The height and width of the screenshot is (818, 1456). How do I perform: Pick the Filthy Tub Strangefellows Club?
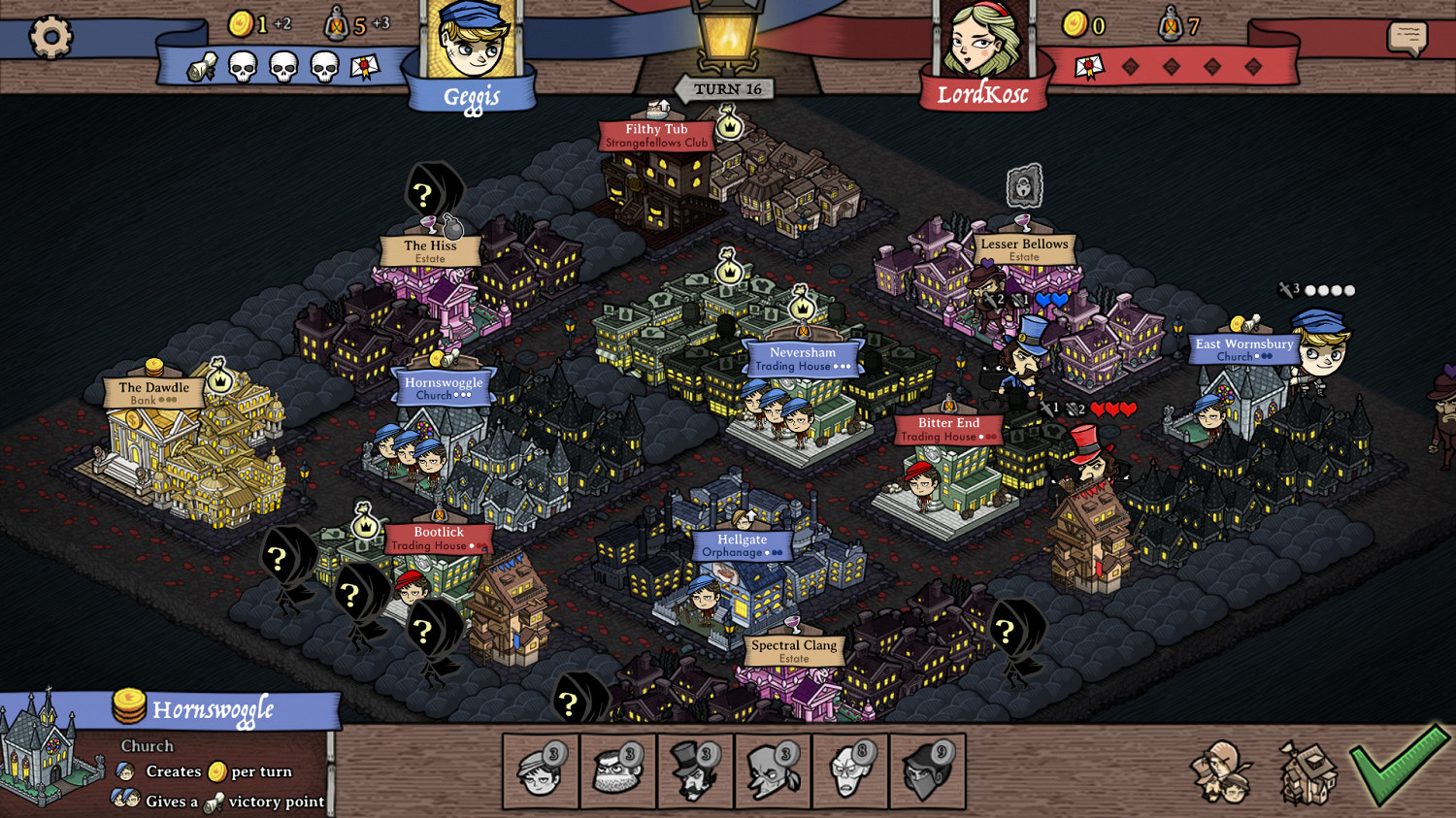click(656, 135)
